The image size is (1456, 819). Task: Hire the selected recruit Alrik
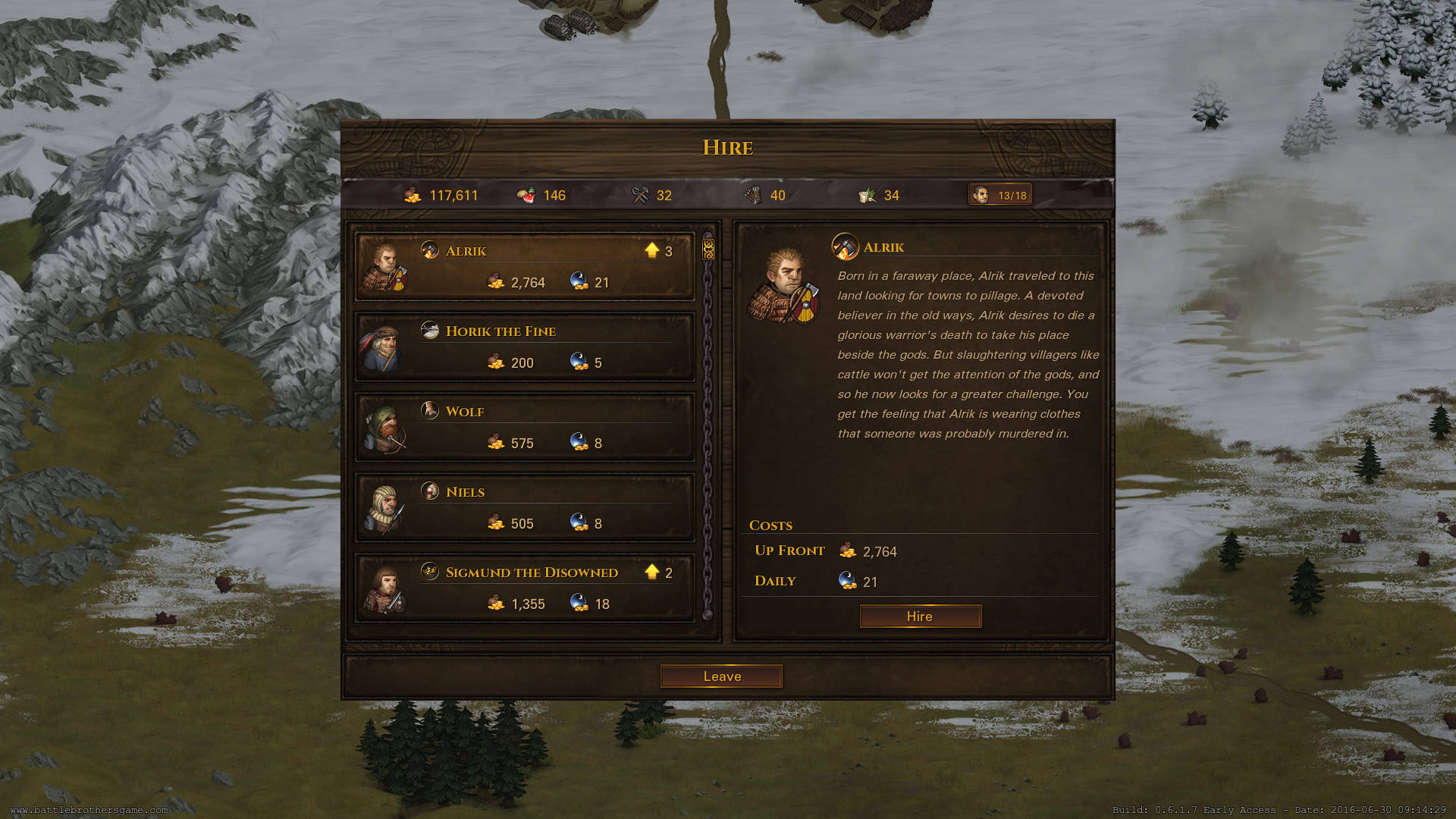coord(920,617)
